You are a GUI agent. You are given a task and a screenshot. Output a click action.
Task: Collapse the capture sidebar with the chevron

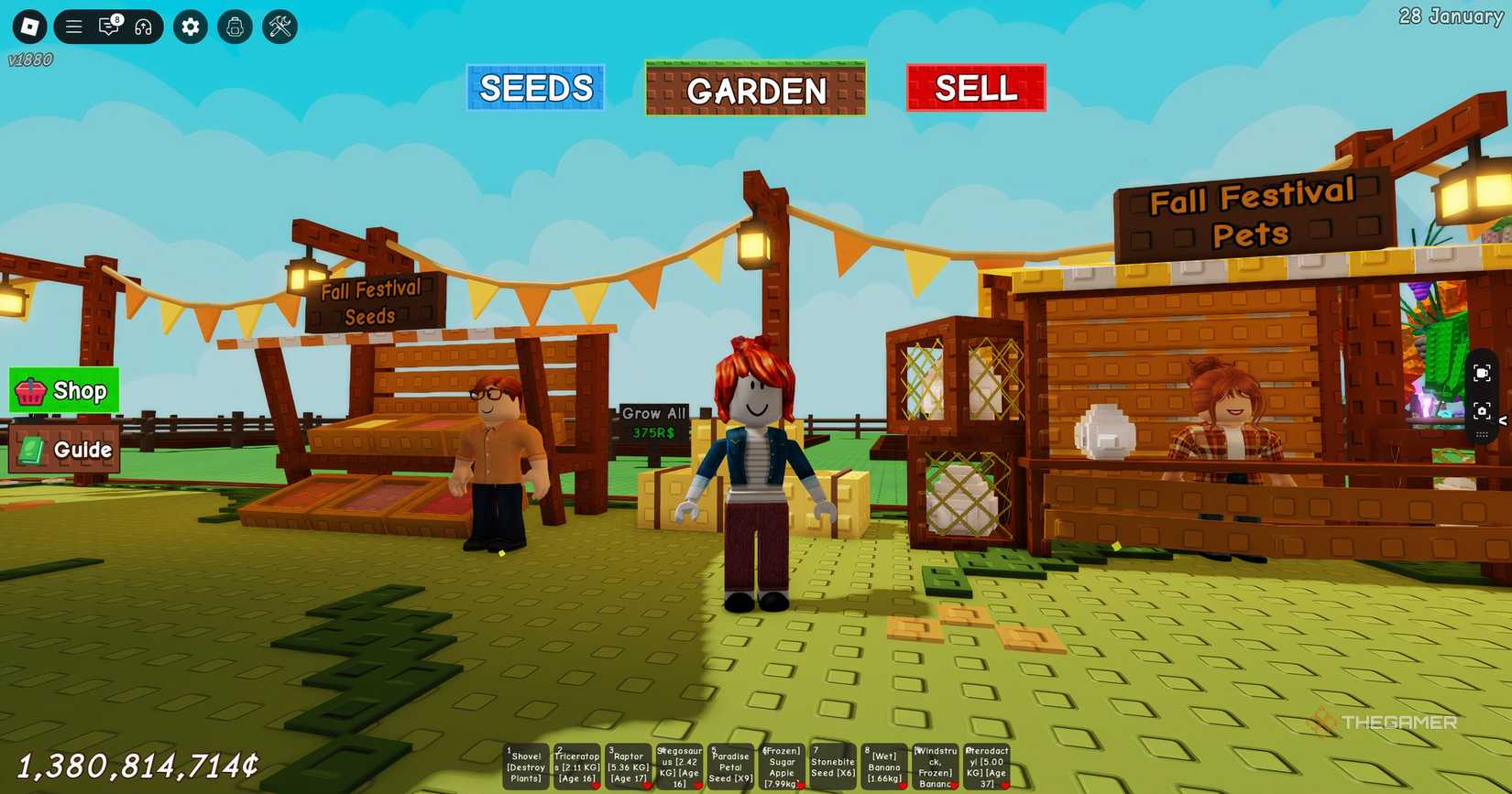coord(1505,422)
